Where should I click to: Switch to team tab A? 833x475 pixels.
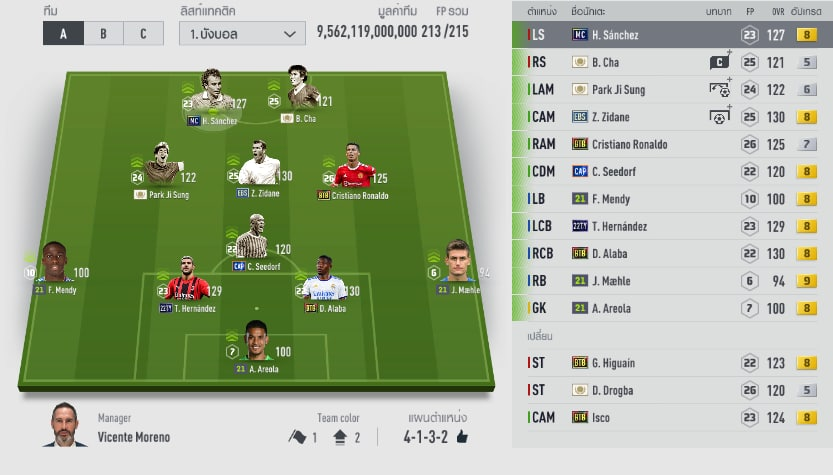pos(64,33)
